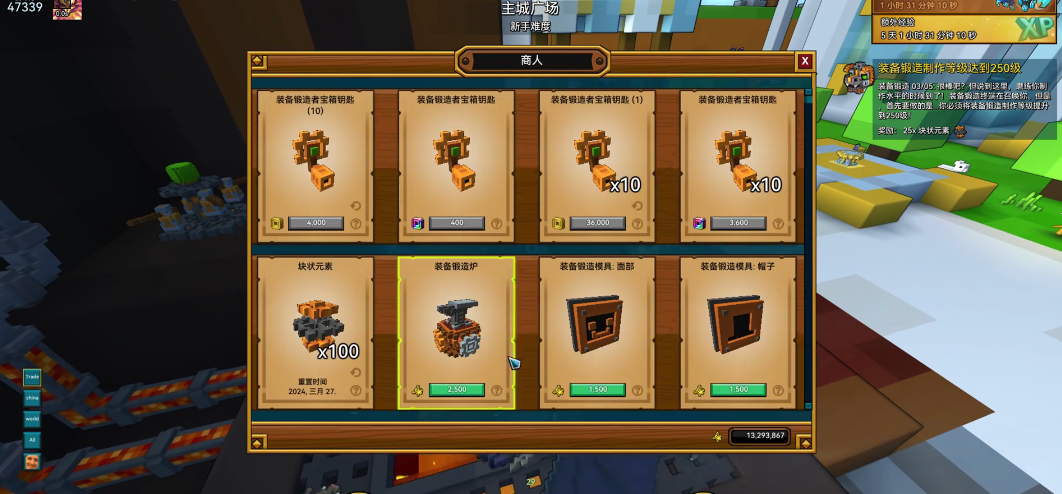1062x494 pixels.
Task: Buy the 装备锻造炉 for 2,500
Action: click(x=457, y=390)
